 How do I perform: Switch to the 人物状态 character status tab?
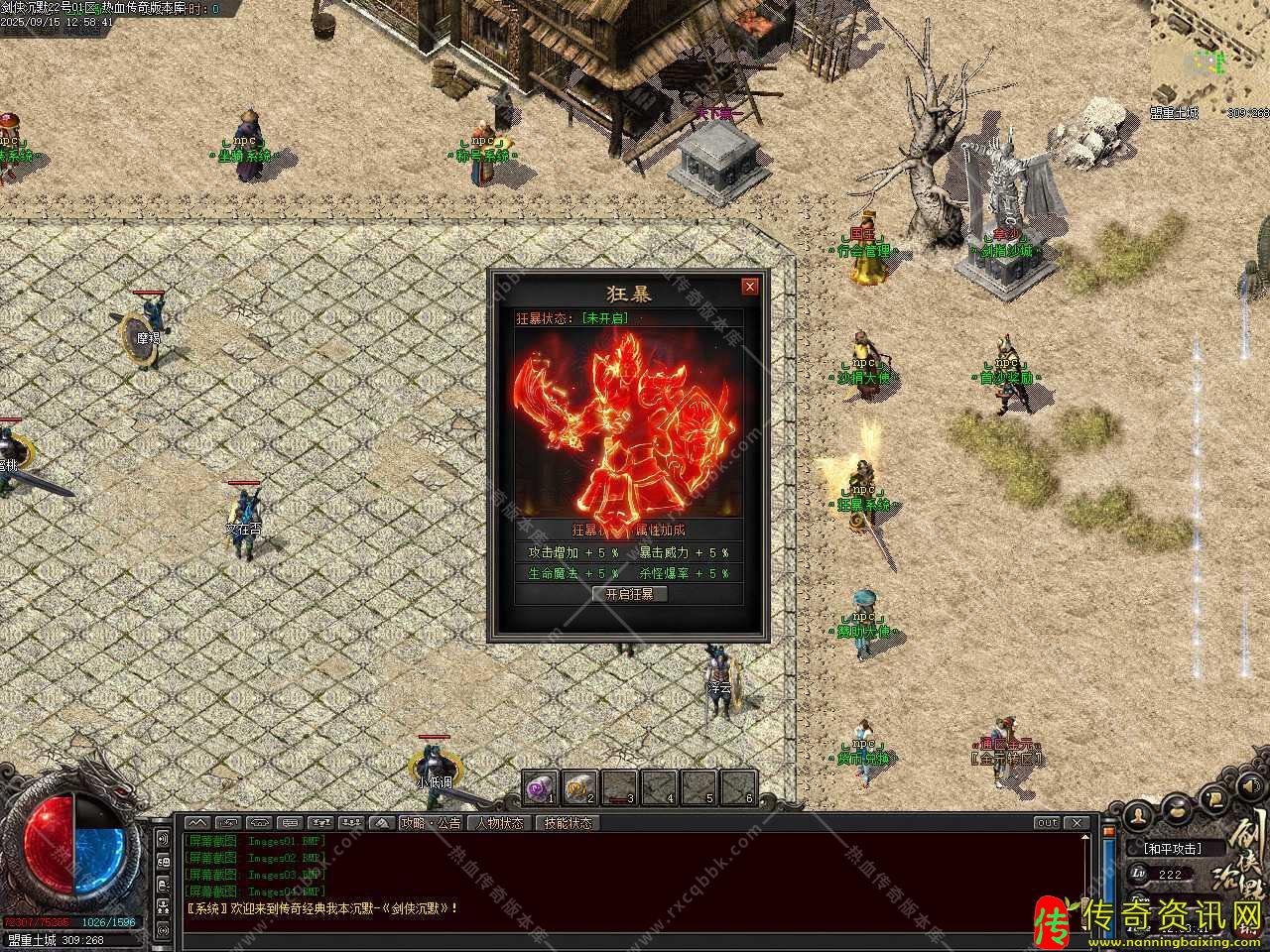pos(499,823)
